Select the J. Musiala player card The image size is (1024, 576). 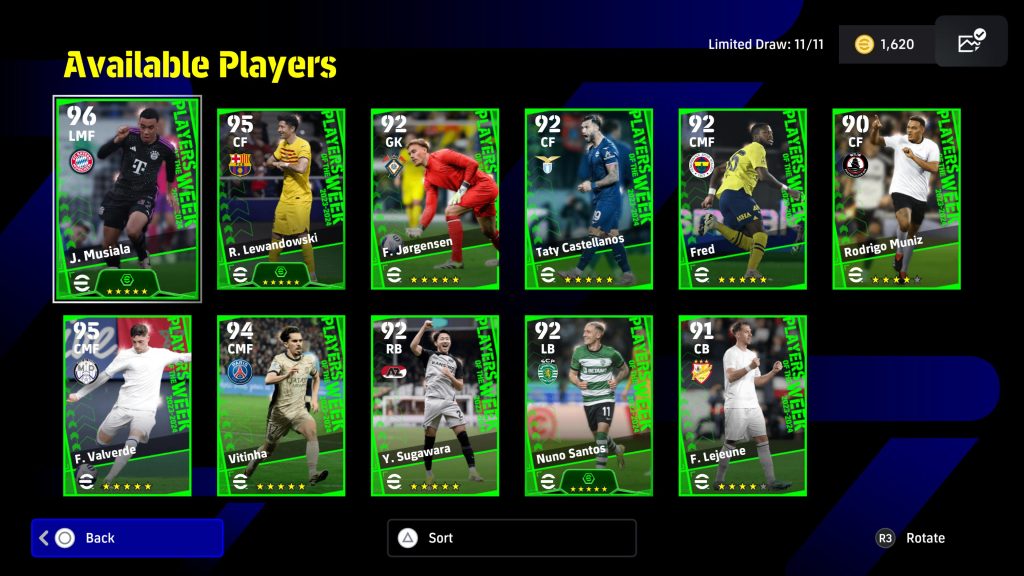pyautogui.click(x=127, y=198)
